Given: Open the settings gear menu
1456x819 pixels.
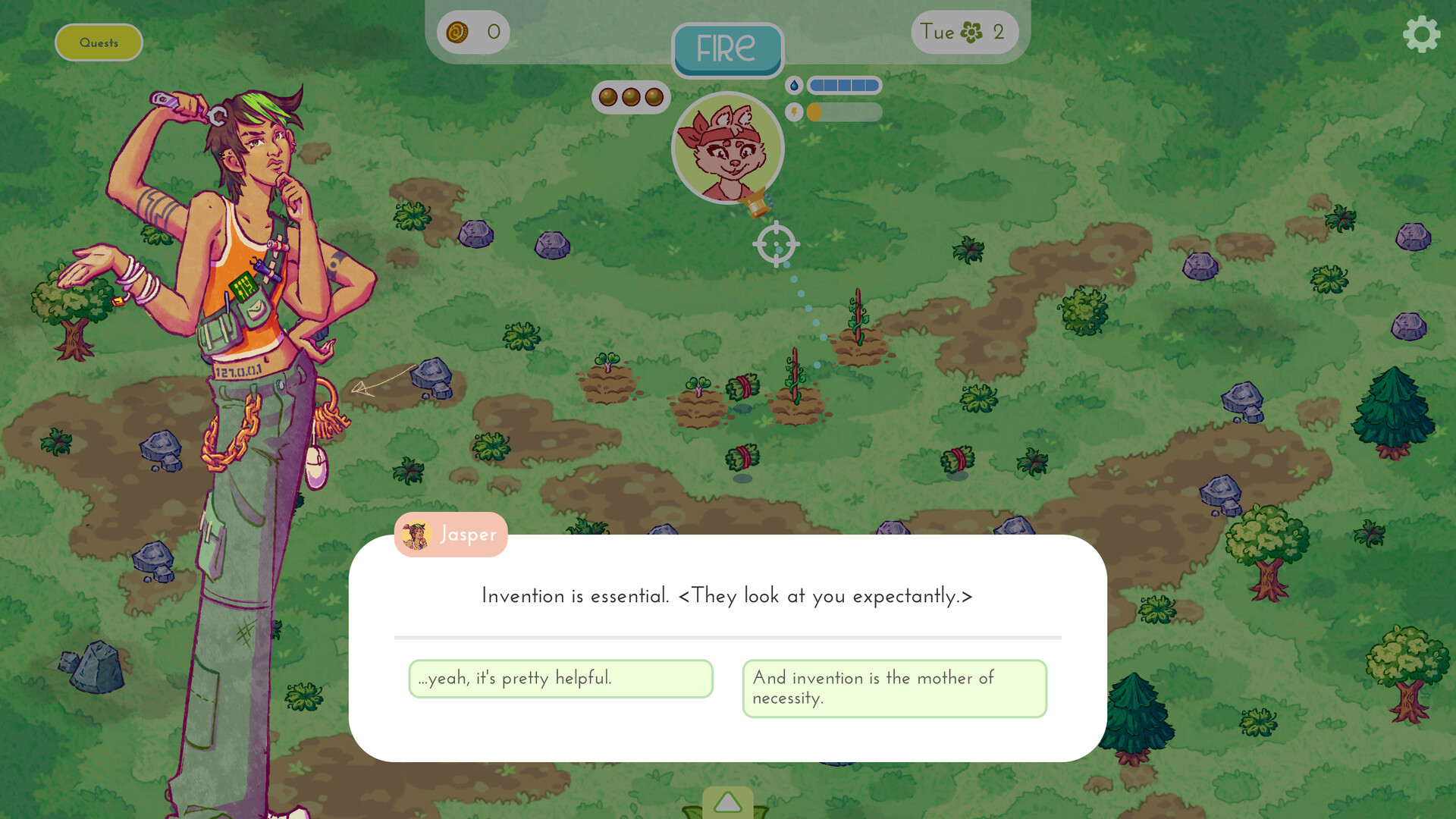Looking at the screenshot, I should click(1422, 34).
